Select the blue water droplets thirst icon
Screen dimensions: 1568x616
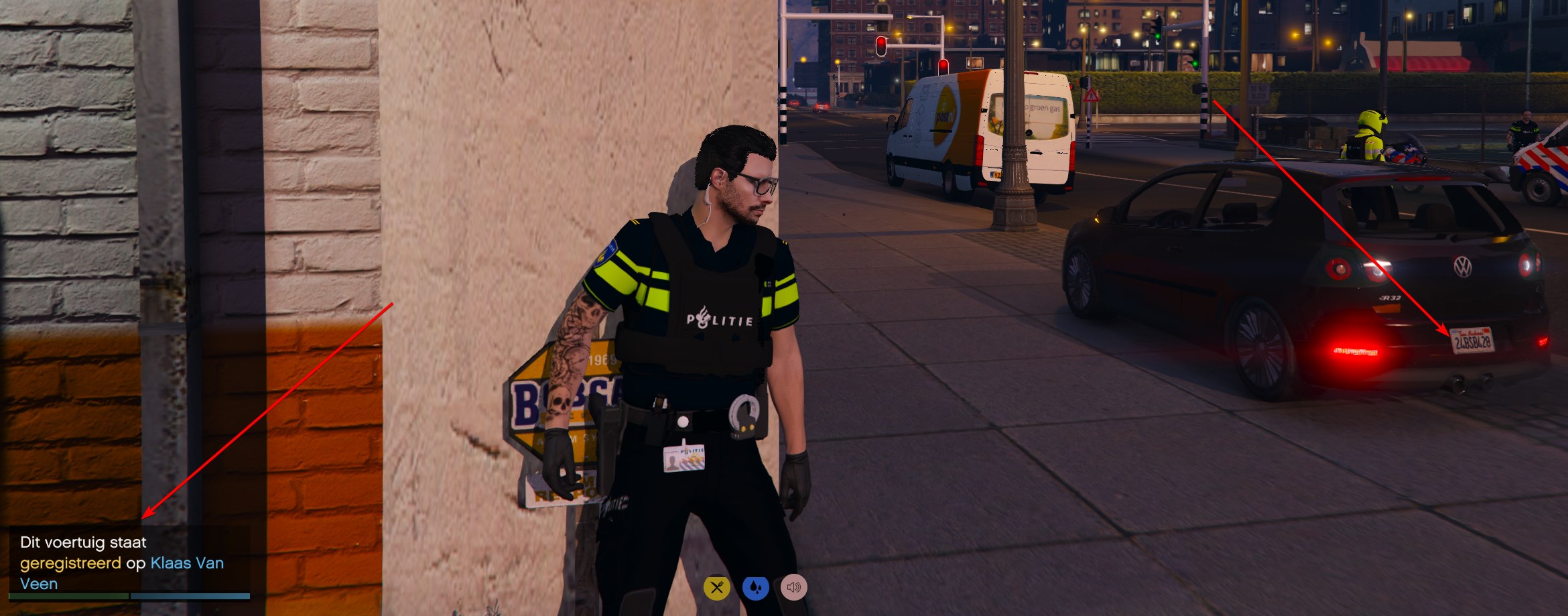(x=755, y=588)
